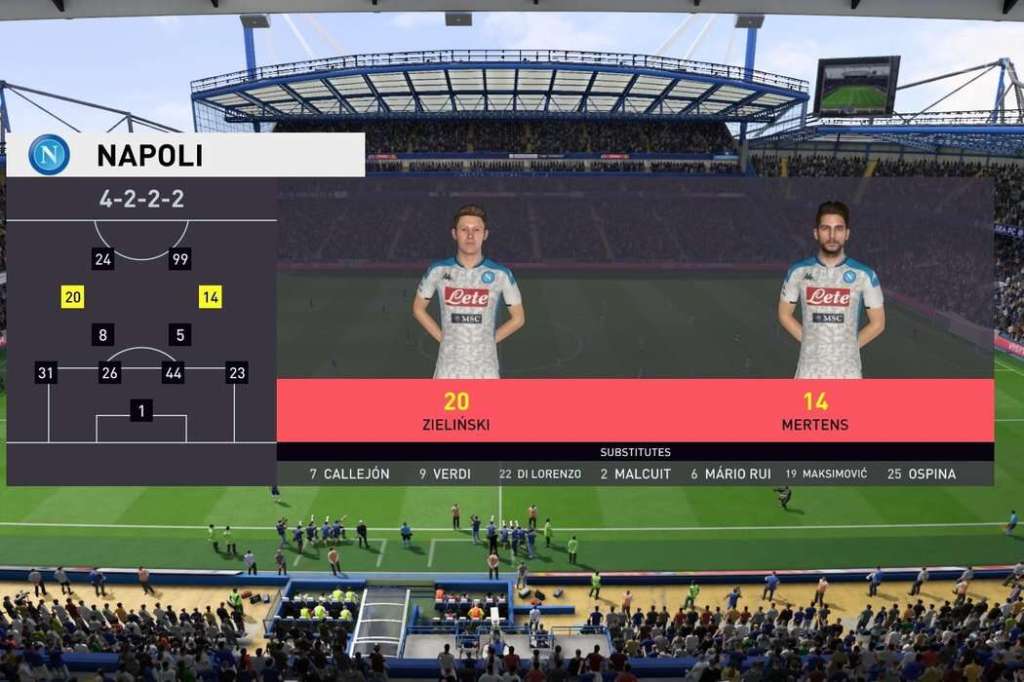Pick left-back marker number 31
The height and width of the screenshot is (682, 1024).
click(46, 373)
